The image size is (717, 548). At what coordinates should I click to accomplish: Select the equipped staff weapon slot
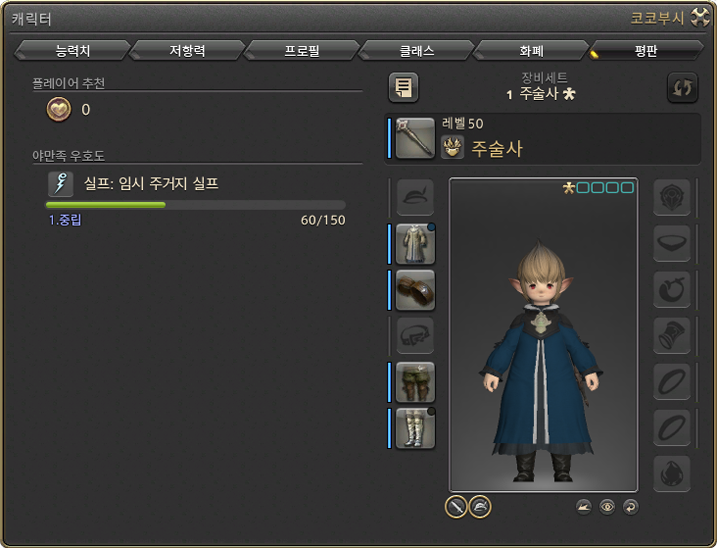pos(415,138)
